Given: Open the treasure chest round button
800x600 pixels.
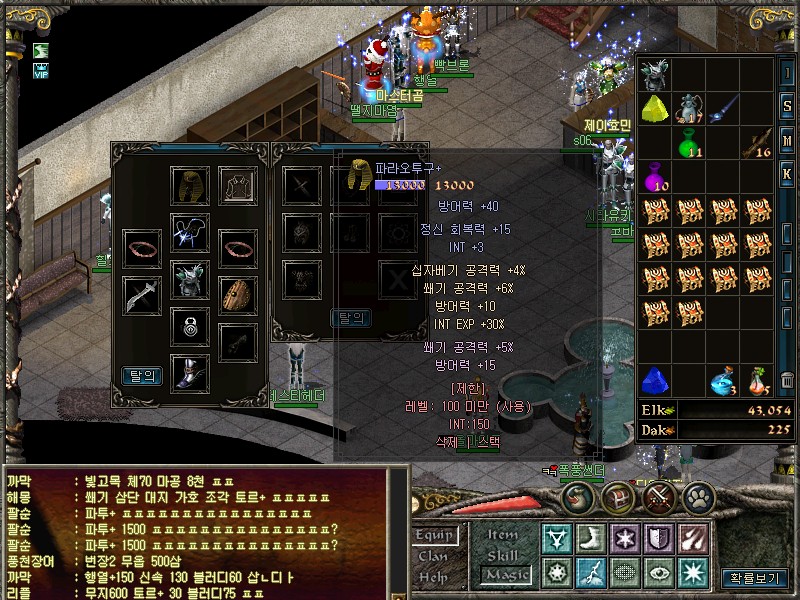Looking at the screenshot, I should [618, 496].
